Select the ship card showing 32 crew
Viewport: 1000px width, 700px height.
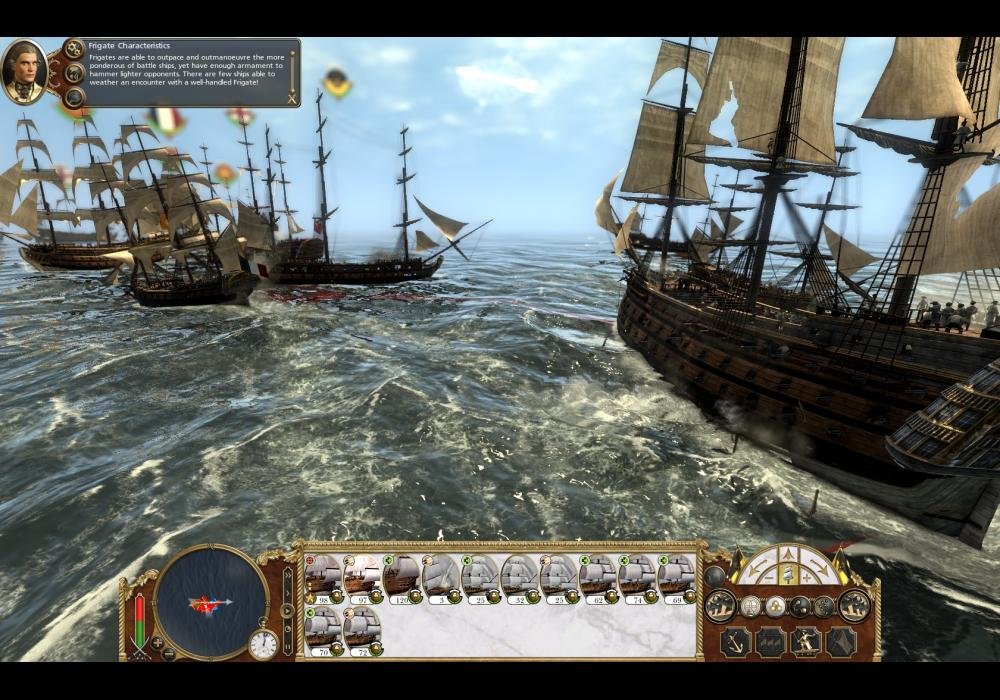click(520, 577)
